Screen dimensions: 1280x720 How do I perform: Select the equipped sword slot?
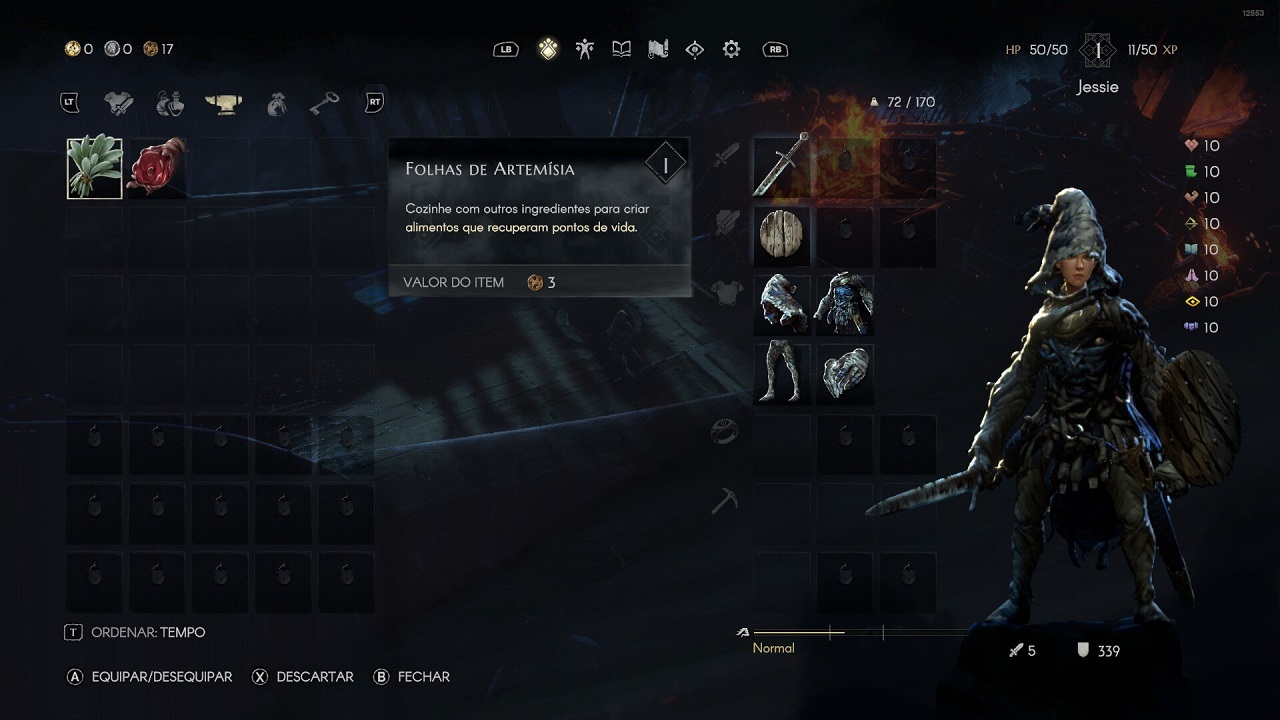pyautogui.click(x=781, y=167)
